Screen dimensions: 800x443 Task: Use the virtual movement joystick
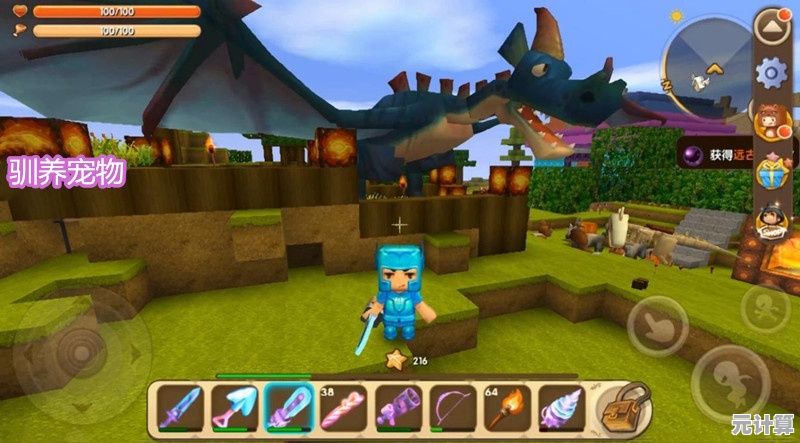75,350
